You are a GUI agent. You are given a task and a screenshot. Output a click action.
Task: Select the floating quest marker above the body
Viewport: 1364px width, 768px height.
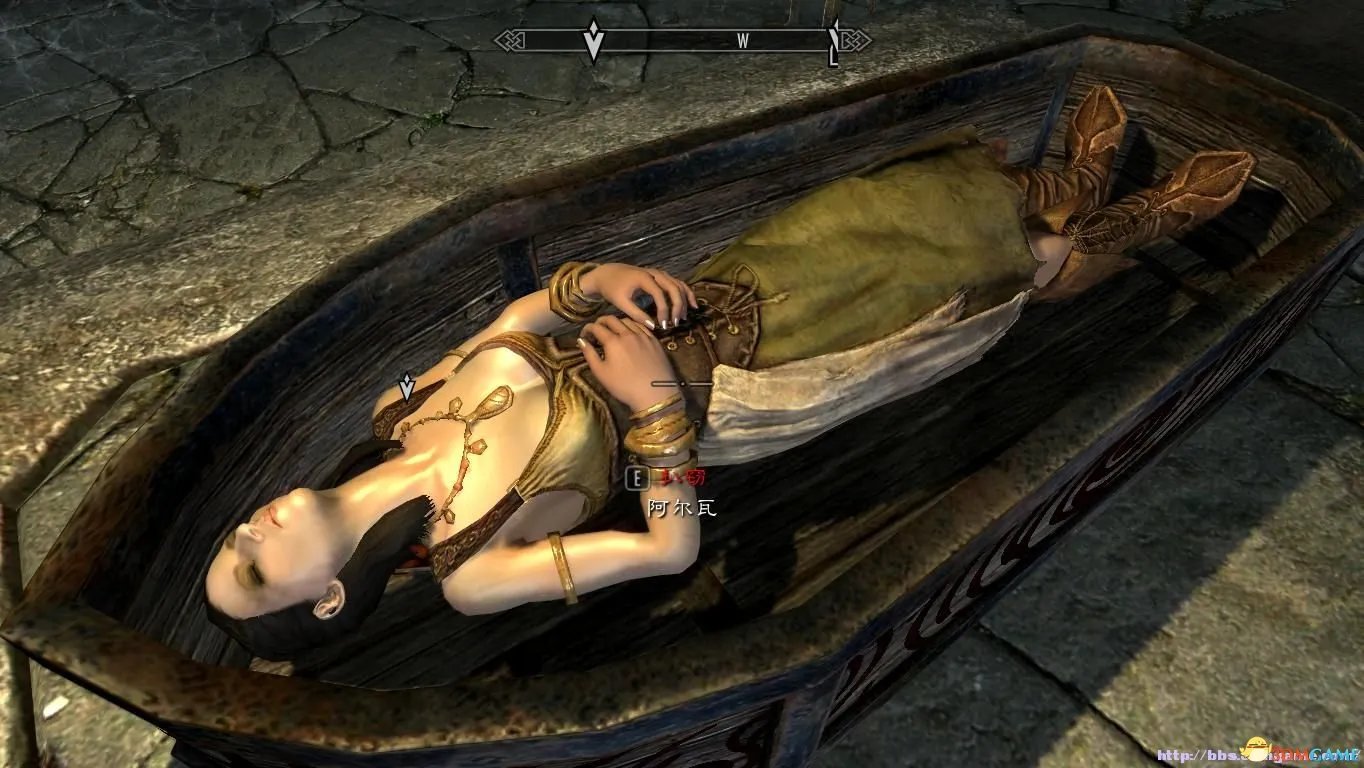tap(407, 386)
